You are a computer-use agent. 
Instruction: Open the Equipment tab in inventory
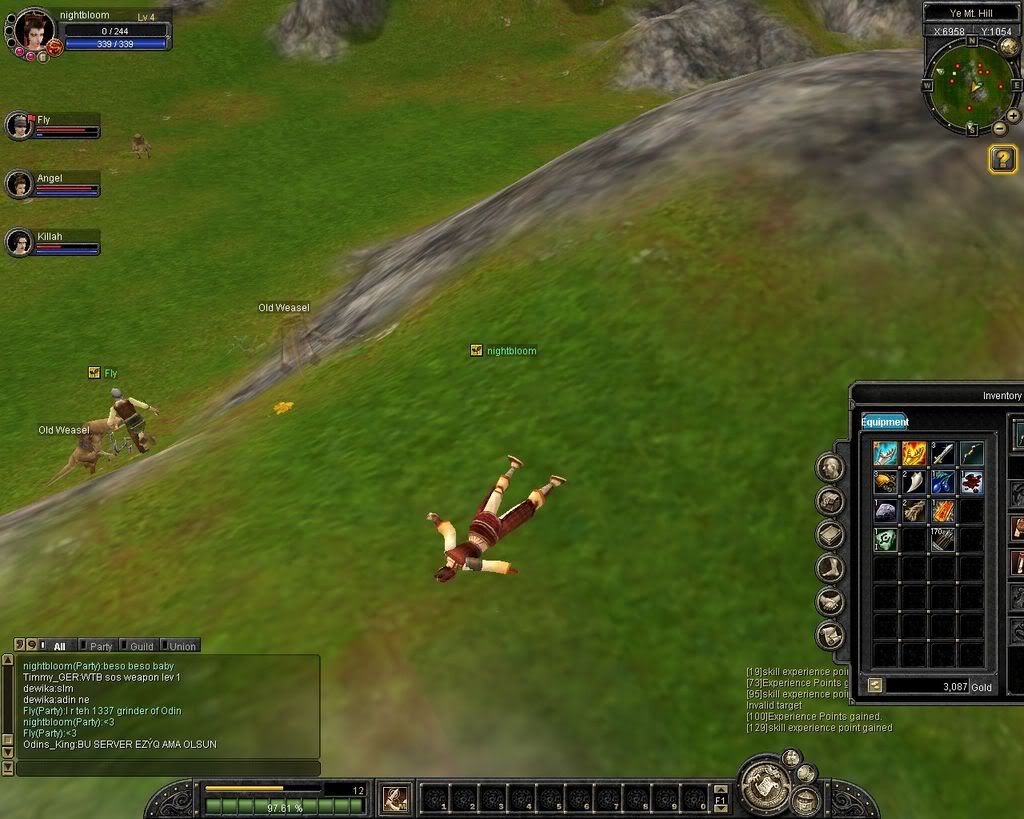[884, 422]
